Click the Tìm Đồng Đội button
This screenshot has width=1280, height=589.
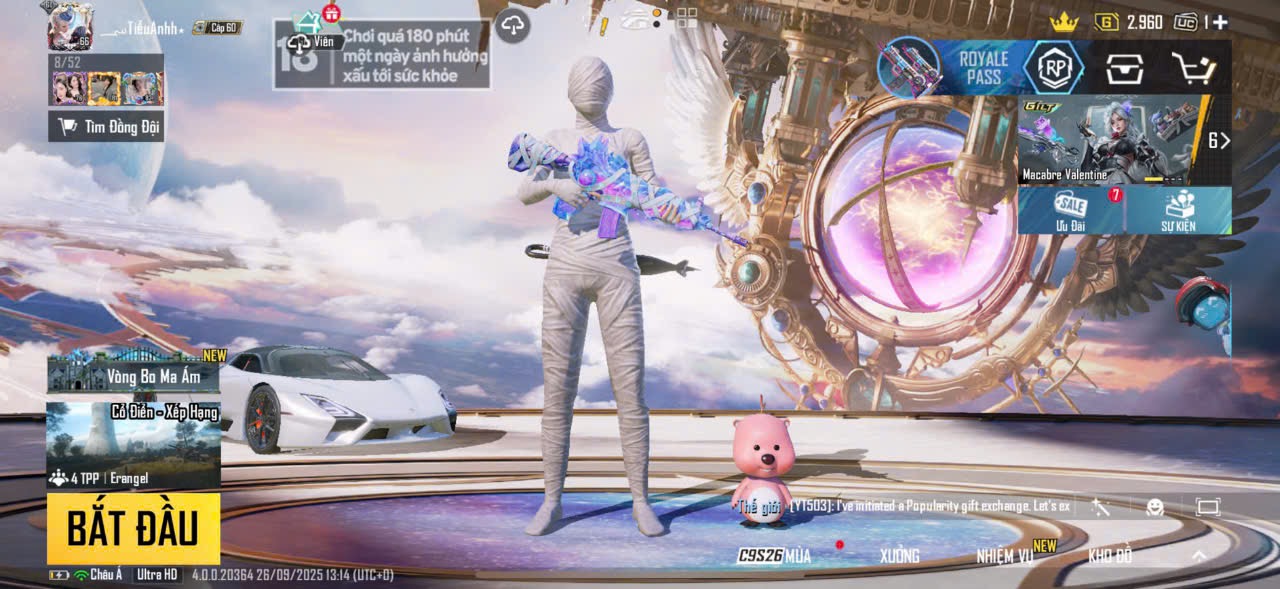(106, 126)
